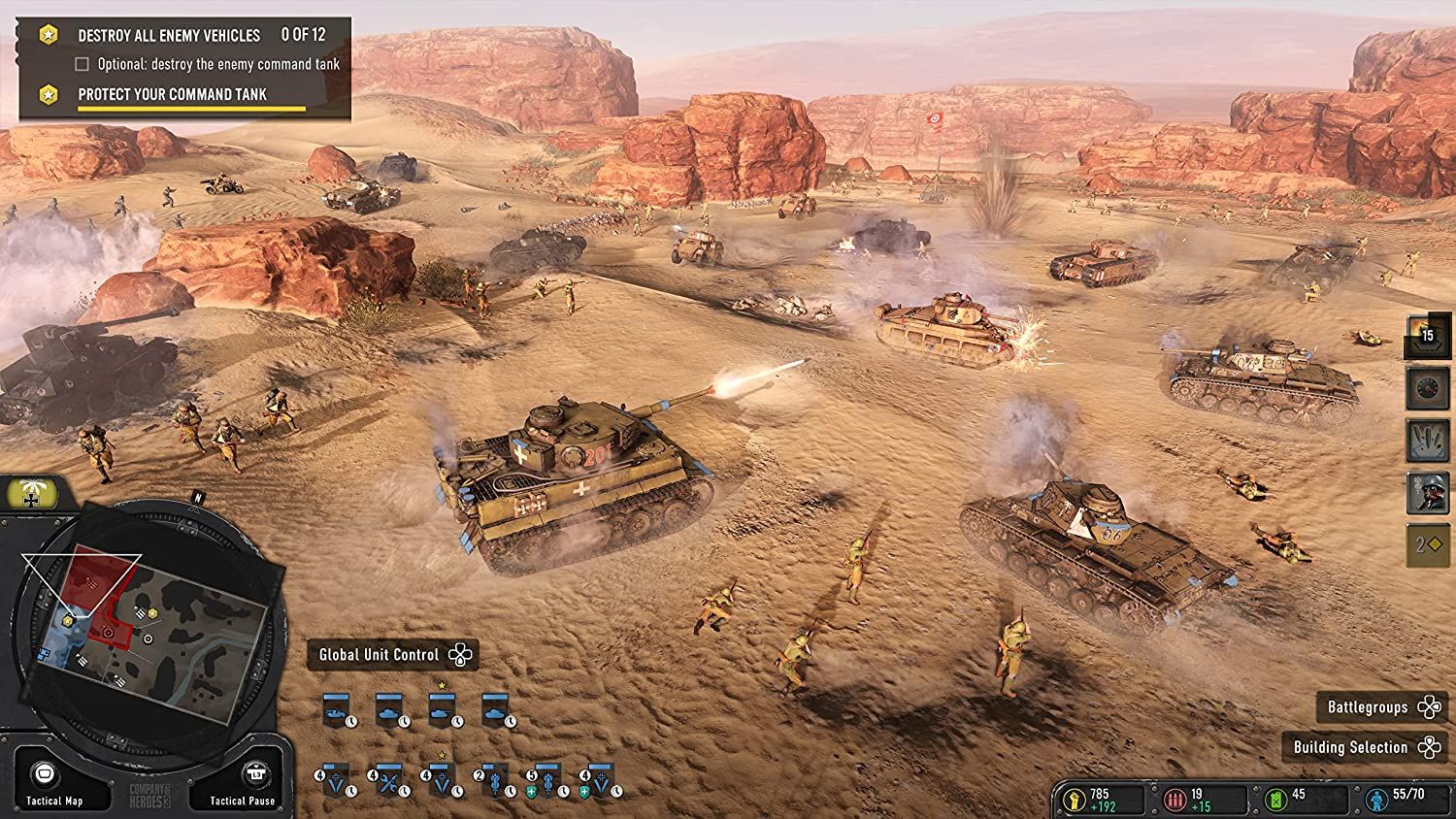The height and width of the screenshot is (819, 1456).
Task: Select the artillery bombardment ability showing 15
Action: point(1423,335)
